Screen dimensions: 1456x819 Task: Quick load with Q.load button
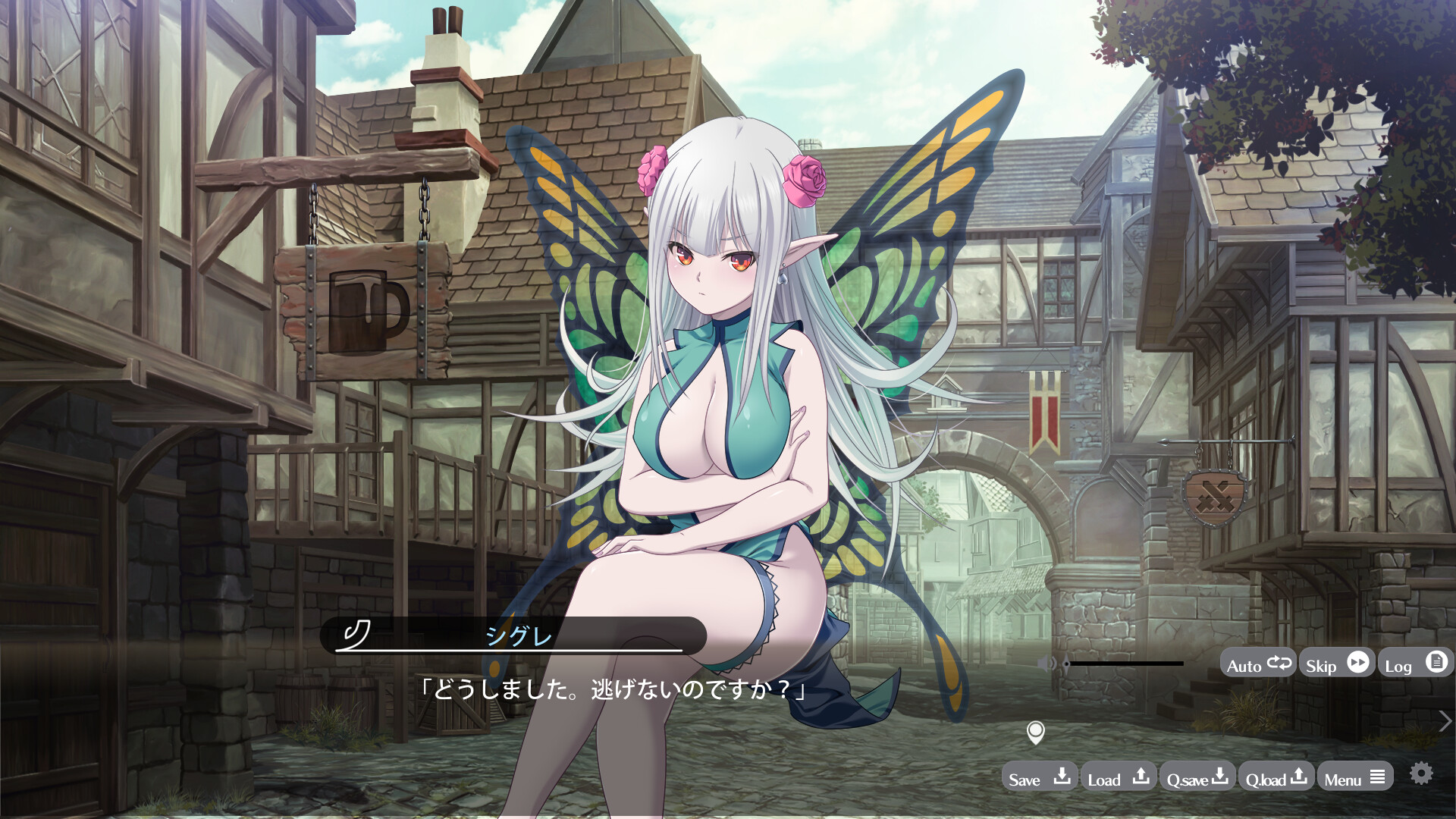point(1276,778)
